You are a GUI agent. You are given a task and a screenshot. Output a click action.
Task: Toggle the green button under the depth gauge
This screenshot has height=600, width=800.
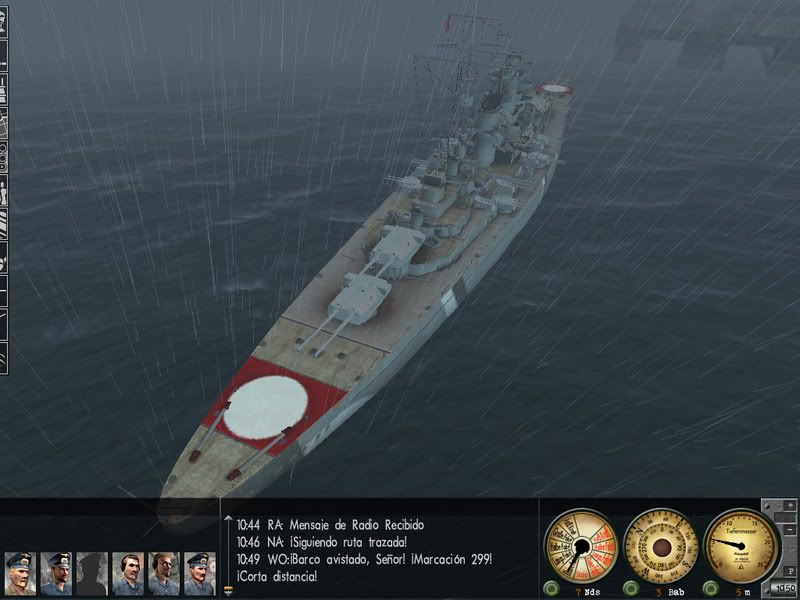point(711,587)
